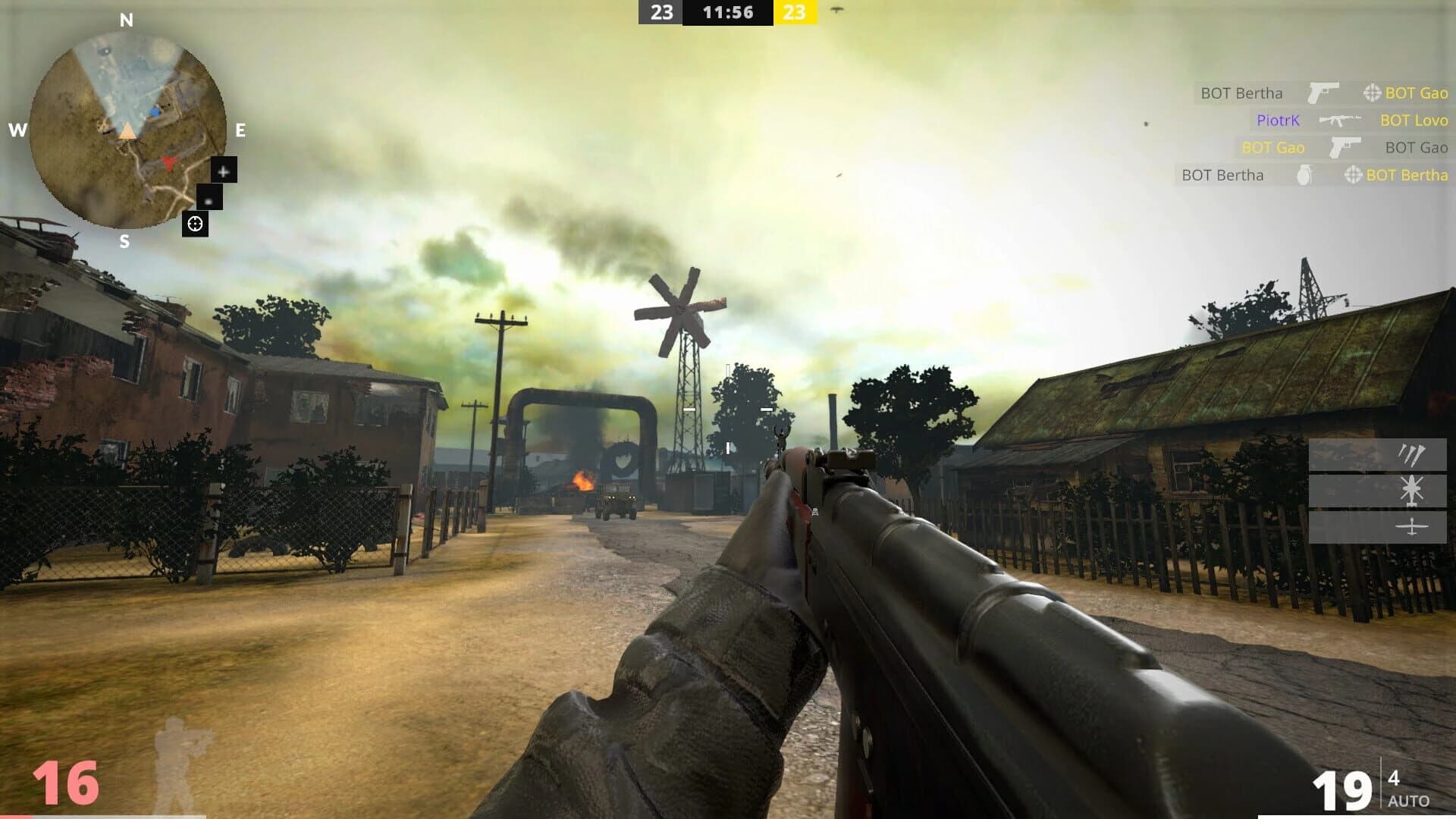The image size is (1456, 819).
Task: Select the black team score tab
Action: (662, 12)
